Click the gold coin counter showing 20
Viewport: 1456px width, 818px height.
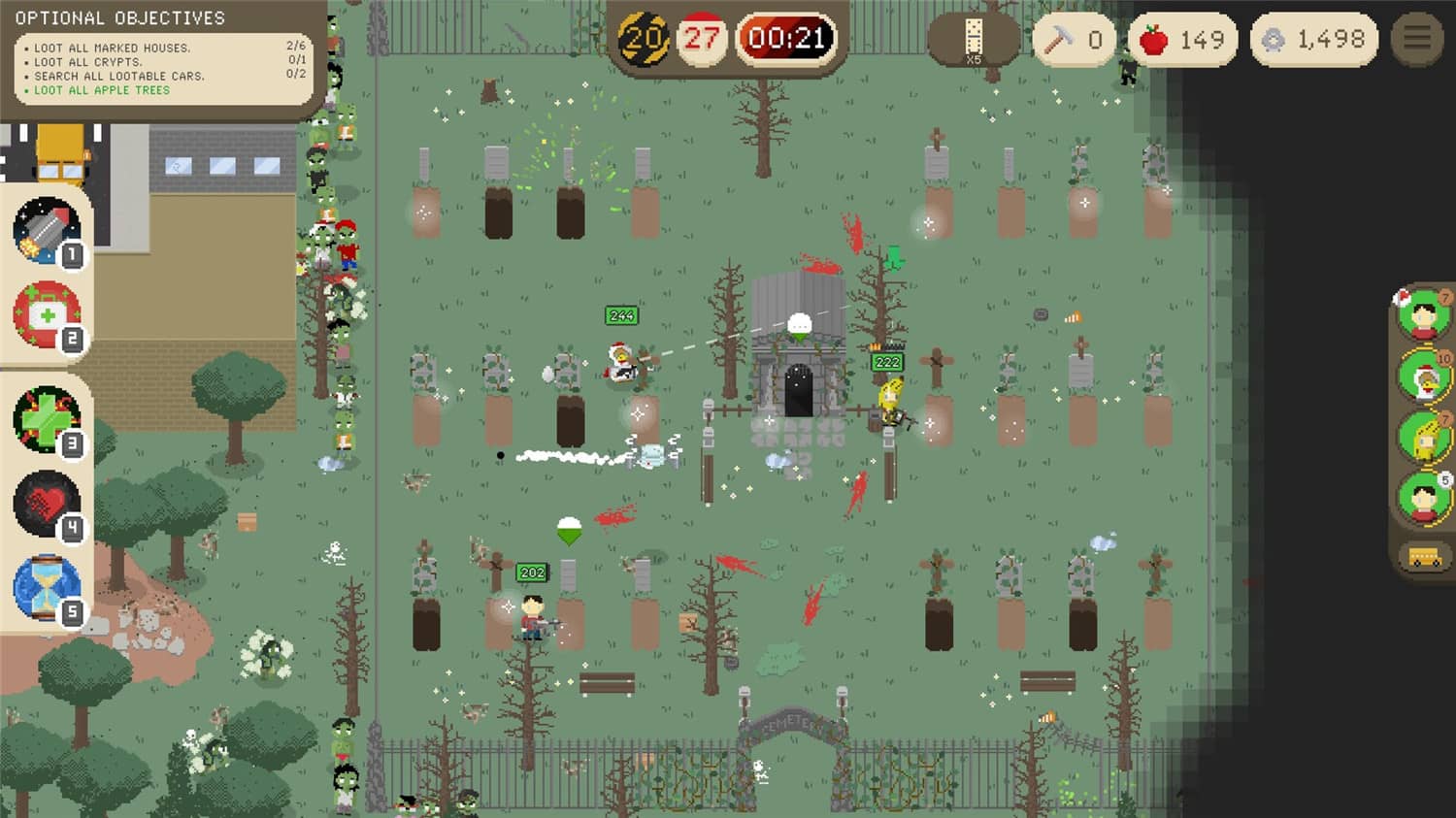pos(643,37)
